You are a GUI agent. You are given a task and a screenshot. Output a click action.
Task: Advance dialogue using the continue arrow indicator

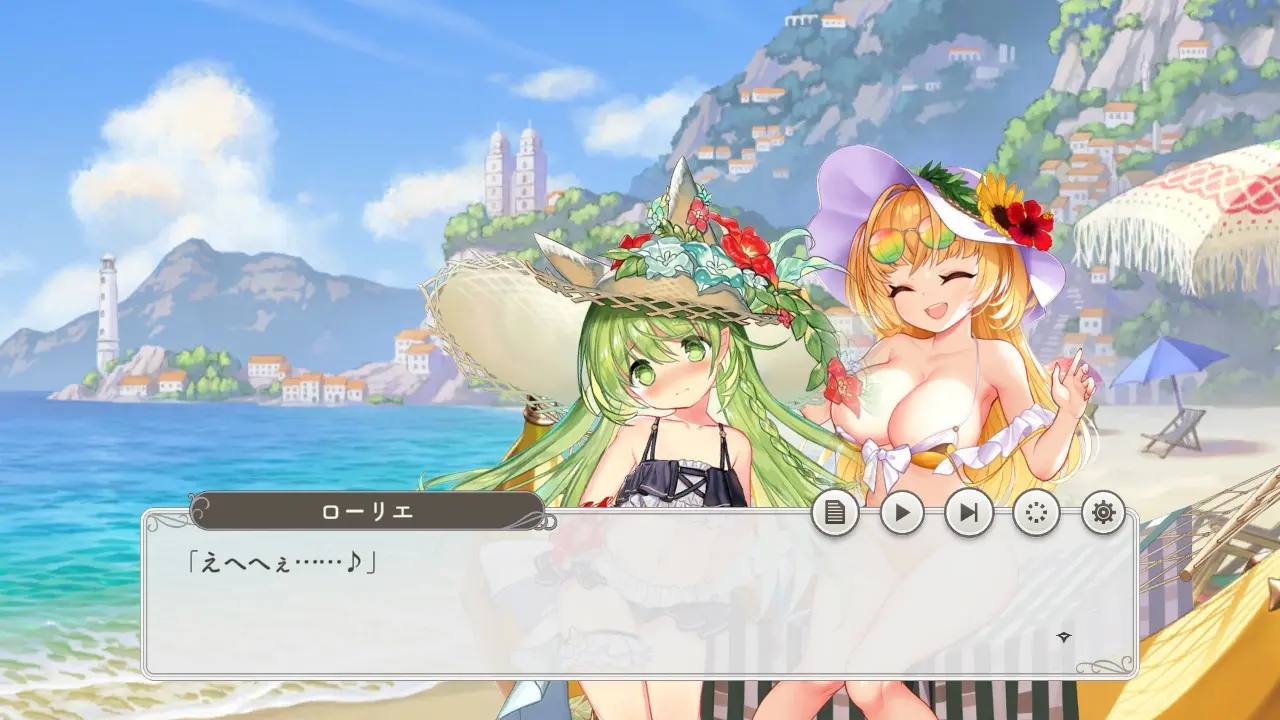click(1065, 637)
